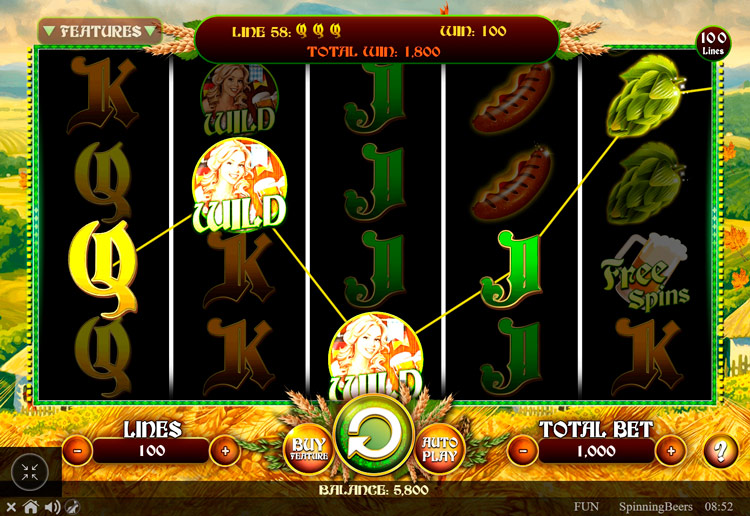Expand the Features dropdown
The height and width of the screenshot is (516, 750).
pyautogui.click(x=100, y=31)
